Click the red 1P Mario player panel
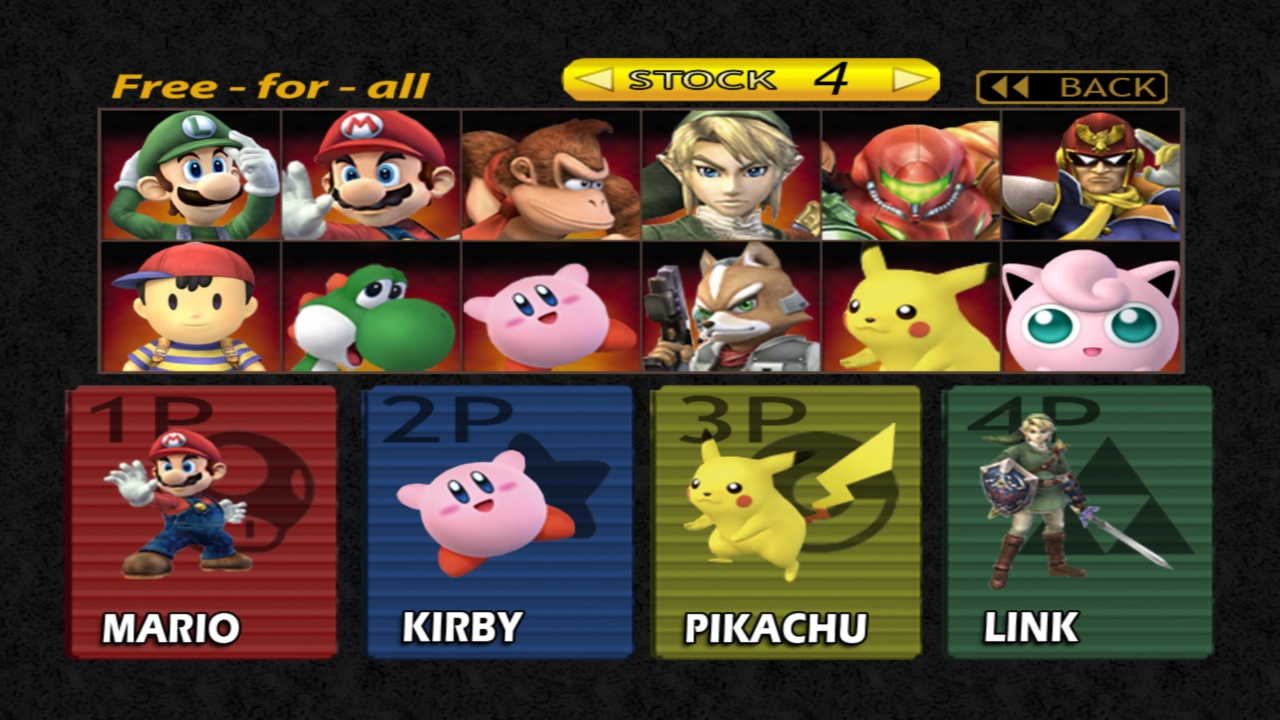 (x=202, y=522)
